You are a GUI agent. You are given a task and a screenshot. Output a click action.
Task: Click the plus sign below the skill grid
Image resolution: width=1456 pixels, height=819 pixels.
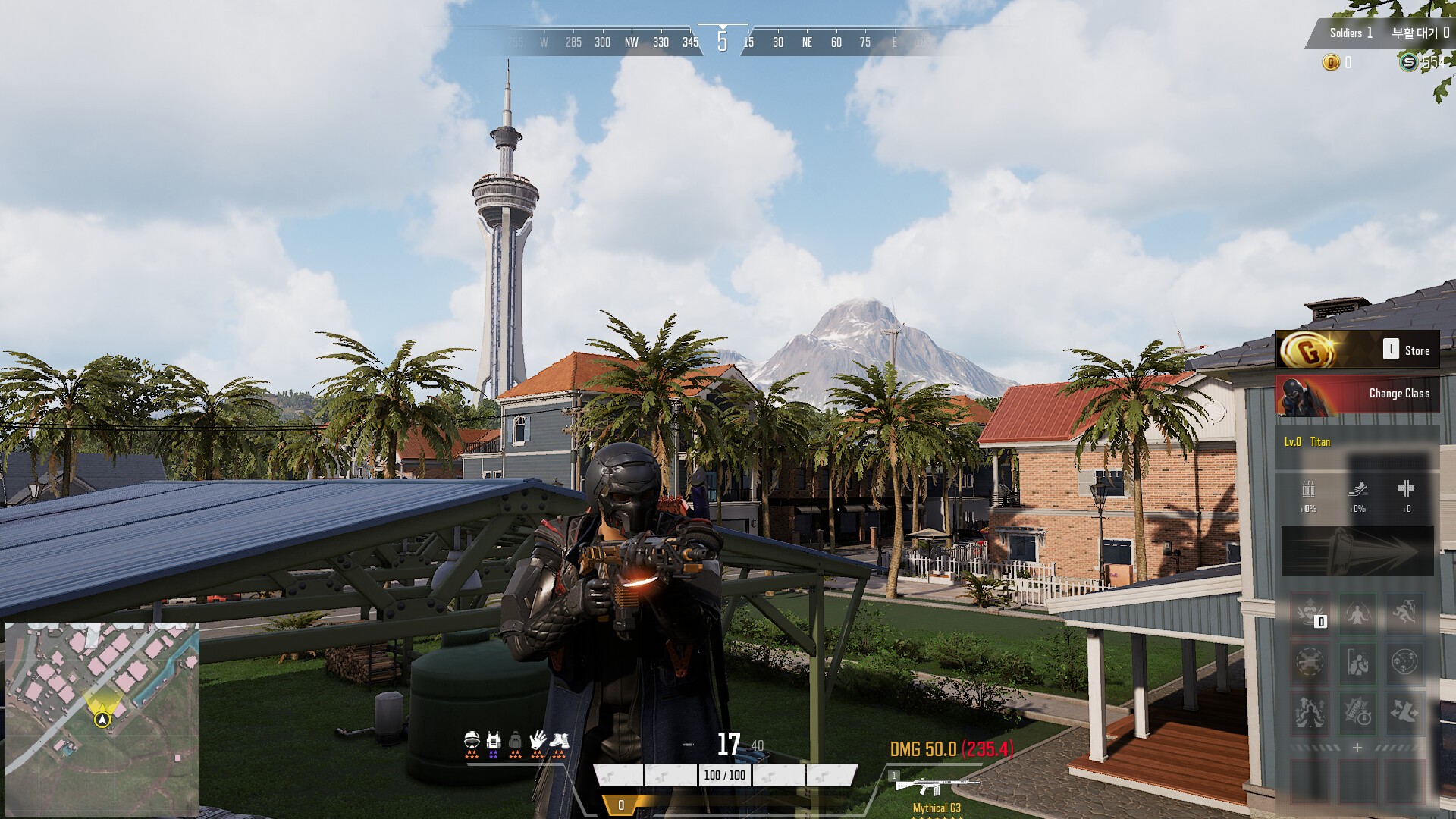click(1357, 748)
